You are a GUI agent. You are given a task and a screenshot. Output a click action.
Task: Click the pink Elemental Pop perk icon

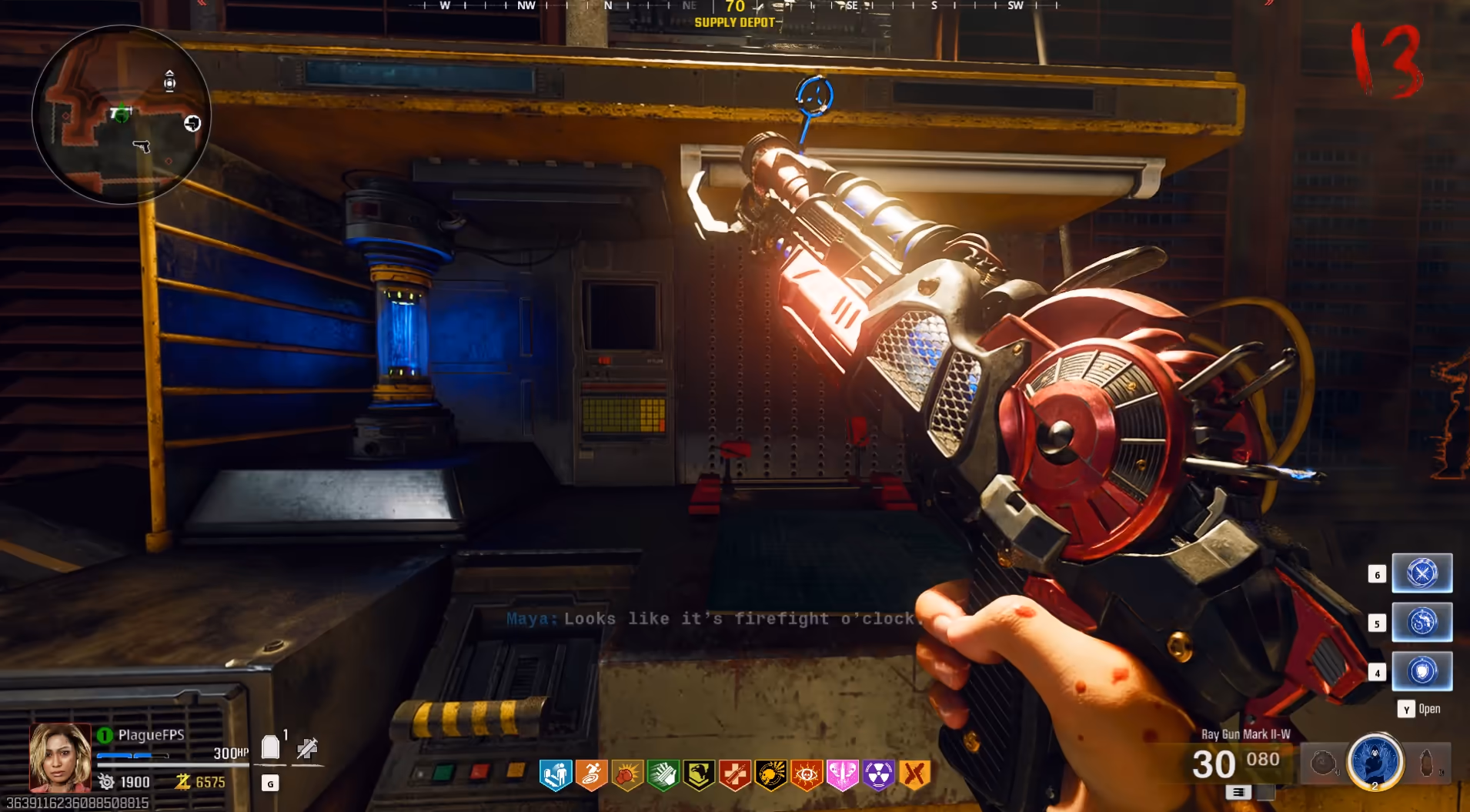pyautogui.click(x=842, y=775)
